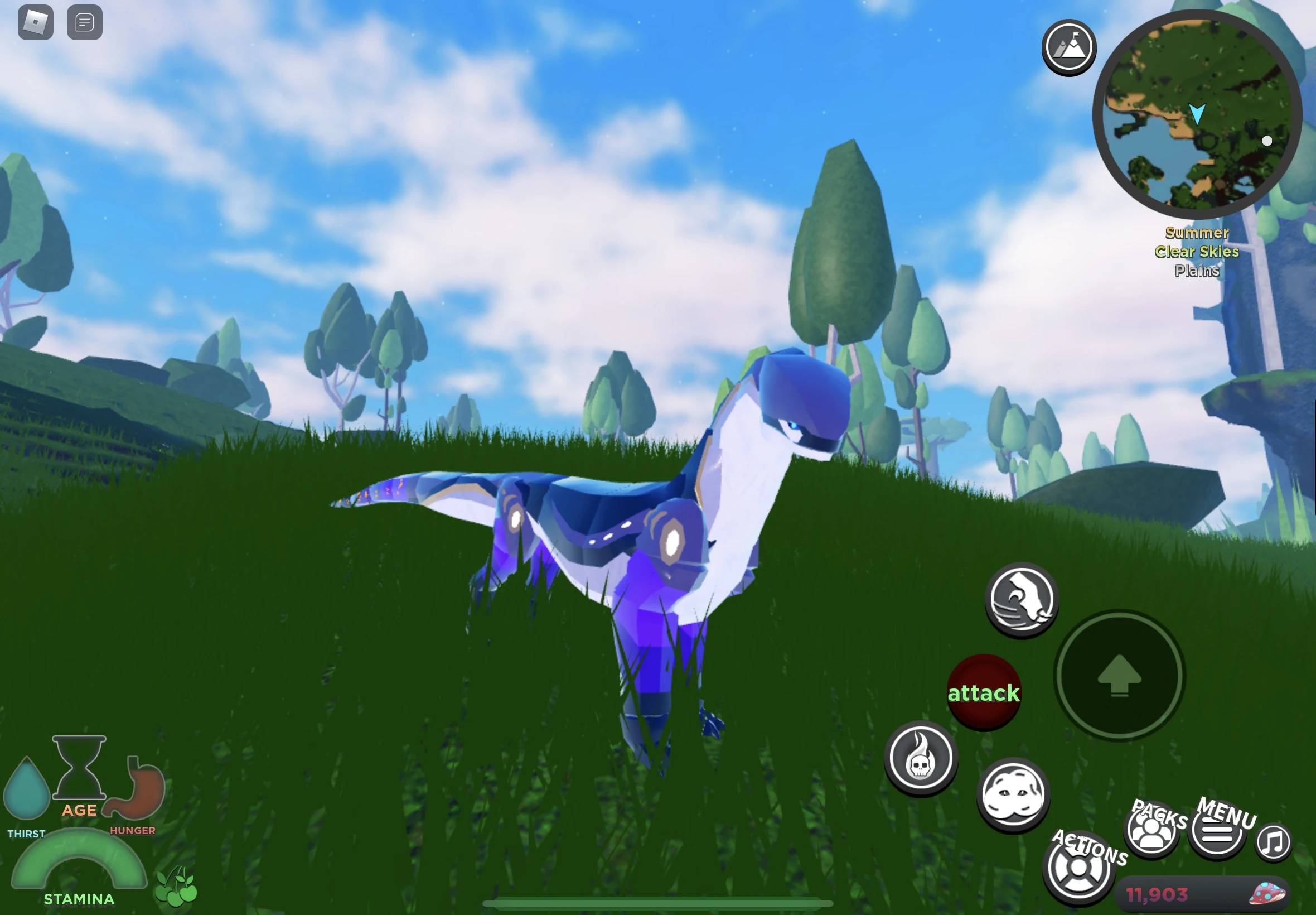Open the PACKS panel
The height and width of the screenshot is (915, 1316).
pyautogui.click(x=1151, y=829)
